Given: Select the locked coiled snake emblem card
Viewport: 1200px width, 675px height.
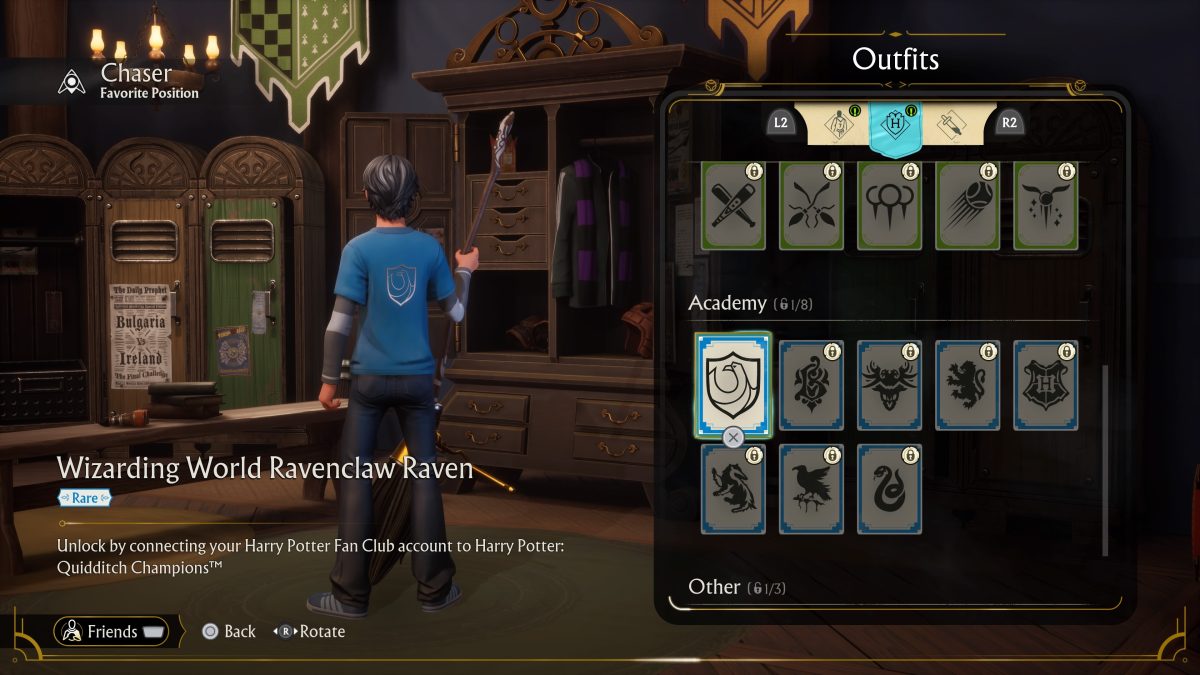Looking at the screenshot, I should 889,489.
